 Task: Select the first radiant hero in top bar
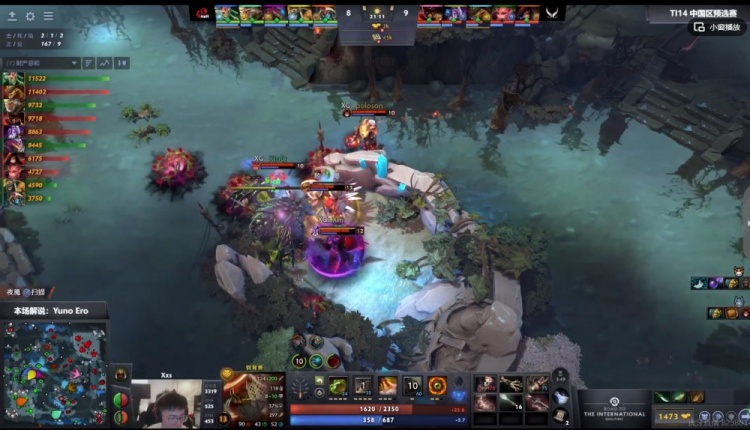point(226,13)
